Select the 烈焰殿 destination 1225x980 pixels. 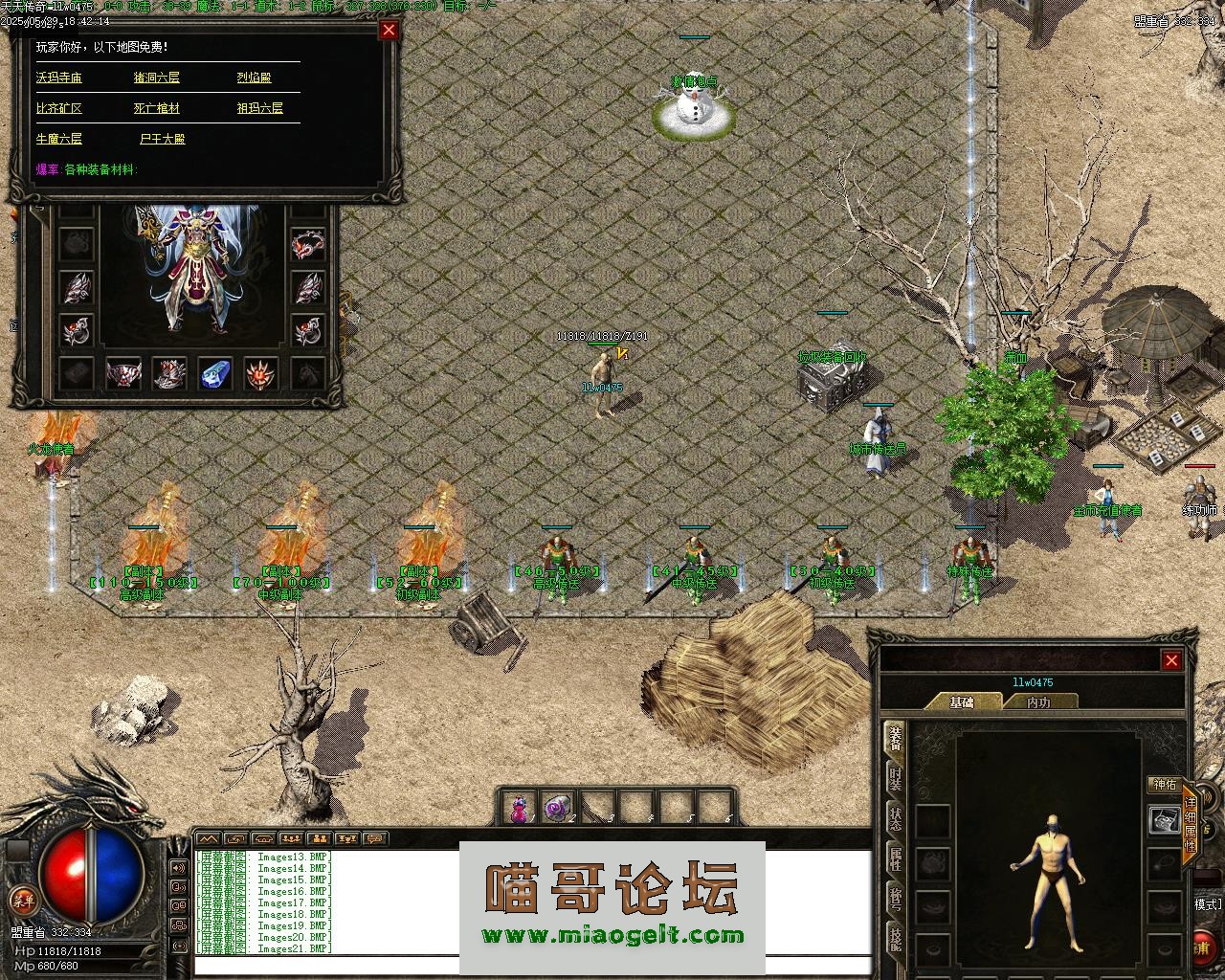pyautogui.click(x=255, y=78)
